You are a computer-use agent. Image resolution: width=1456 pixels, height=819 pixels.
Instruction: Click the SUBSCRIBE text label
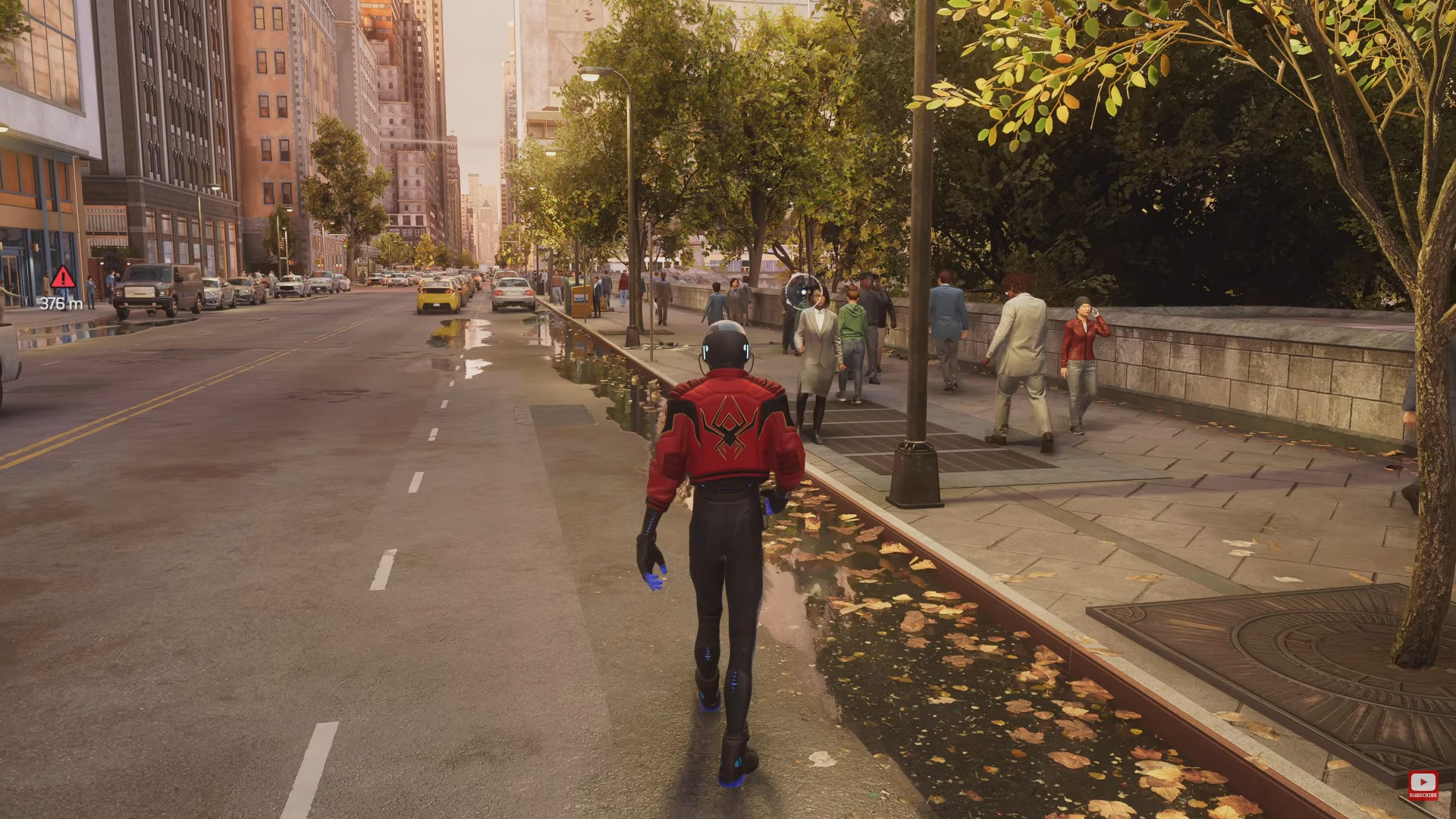(1423, 795)
